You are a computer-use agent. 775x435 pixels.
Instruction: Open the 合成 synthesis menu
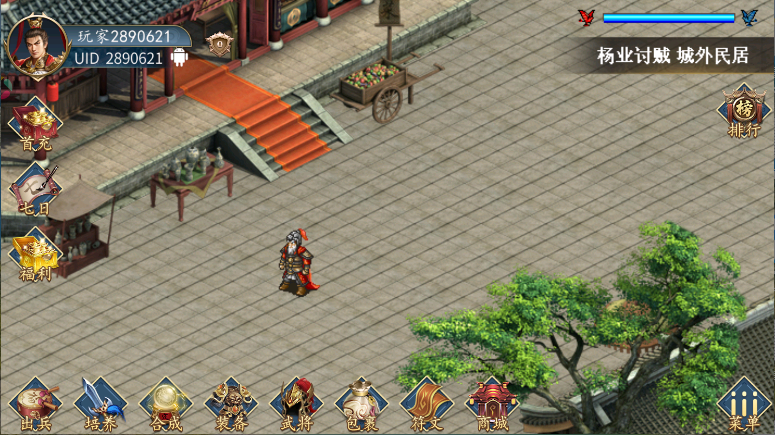coord(166,405)
